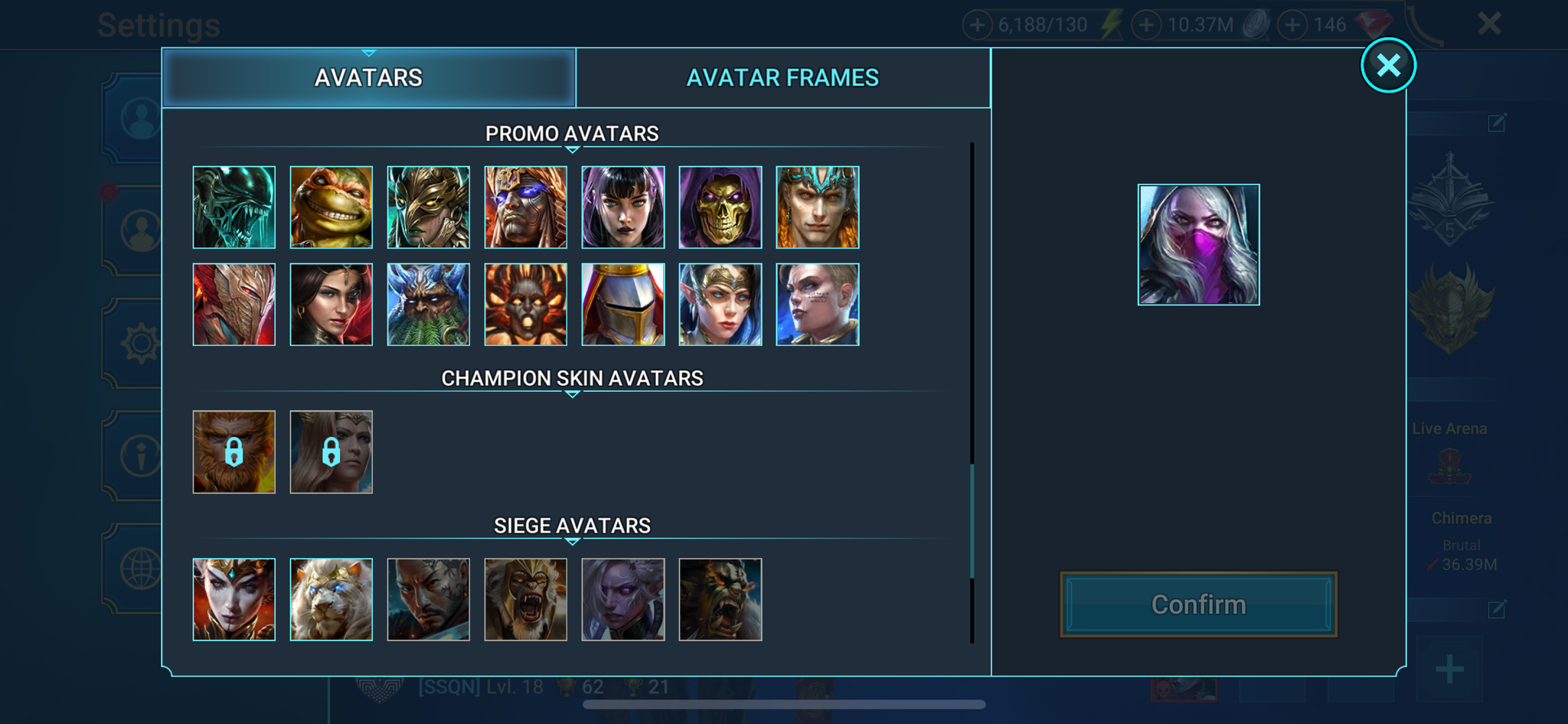Choose the flaming dark face avatar
This screenshot has width=1568, height=724.
pos(526,305)
